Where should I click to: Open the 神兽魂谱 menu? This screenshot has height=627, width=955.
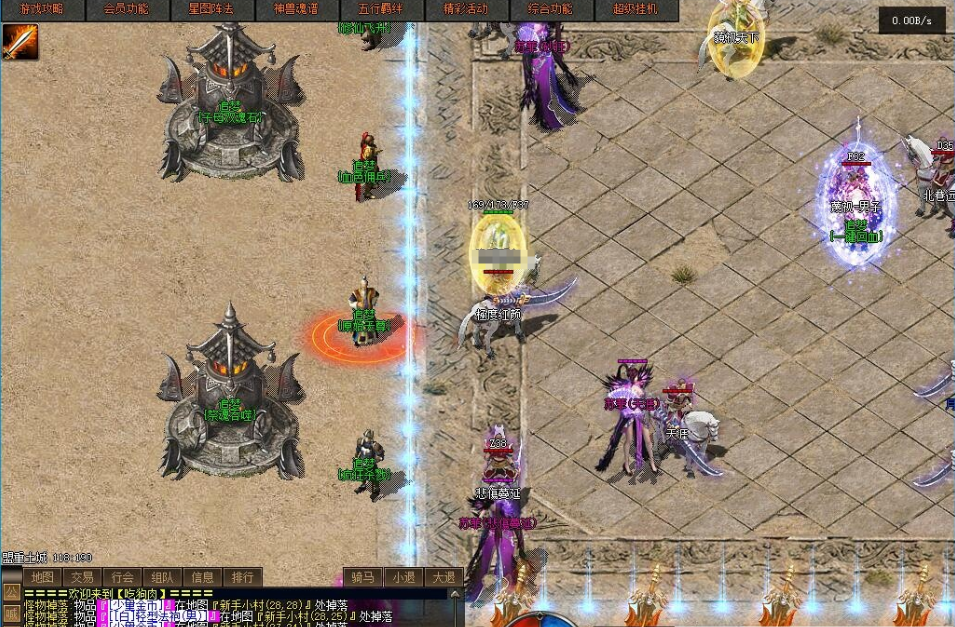coord(297,9)
